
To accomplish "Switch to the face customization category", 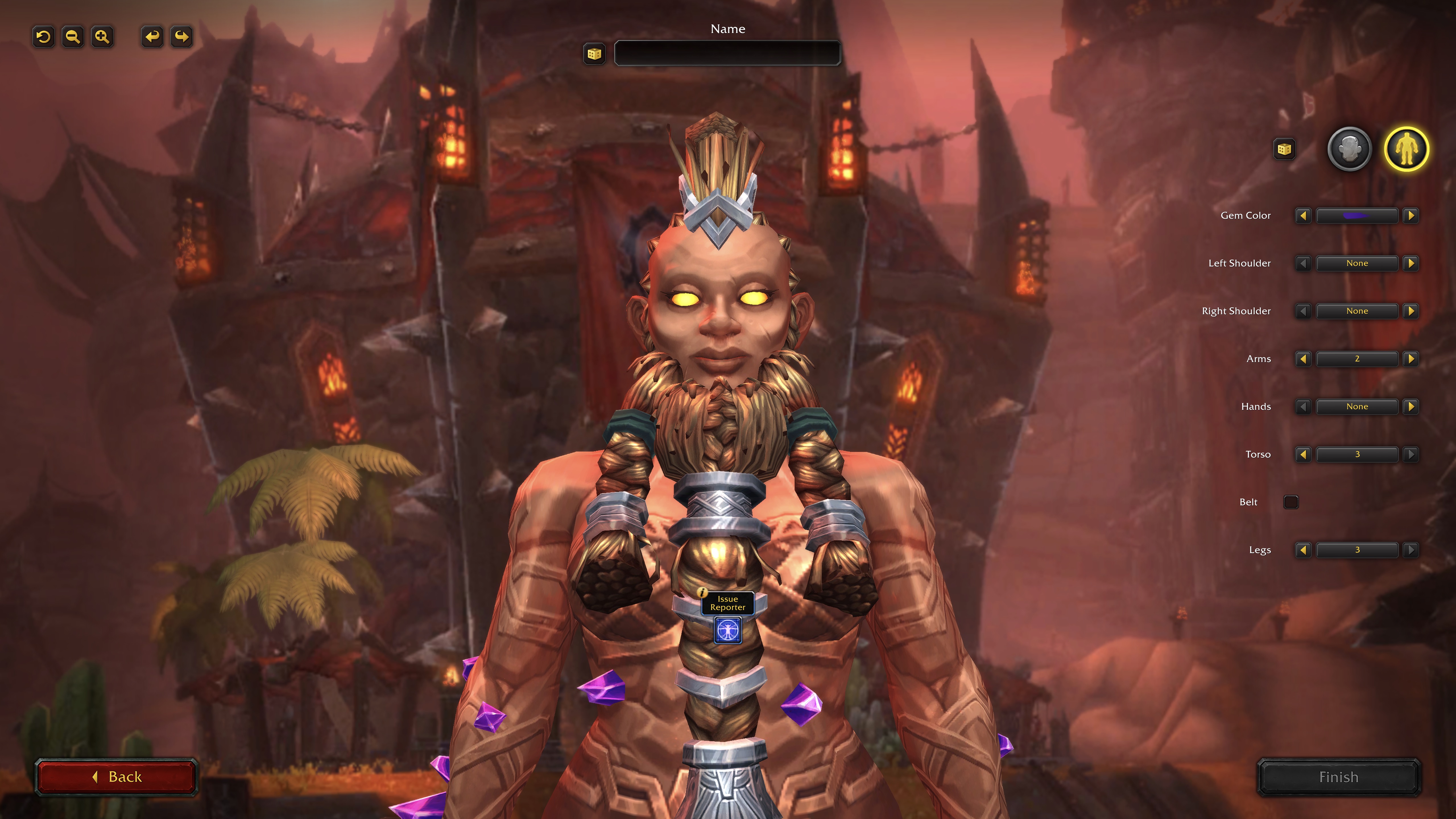I will coord(1349,149).
